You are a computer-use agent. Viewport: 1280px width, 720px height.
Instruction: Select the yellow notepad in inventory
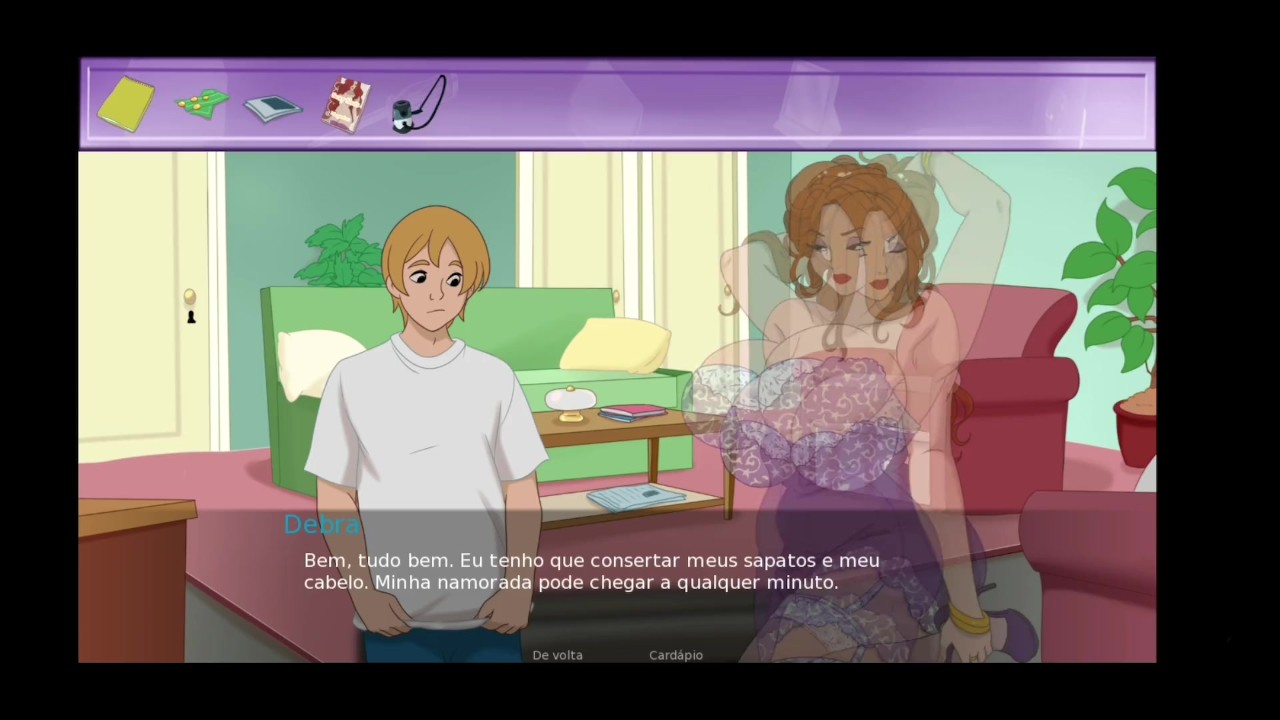tap(126, 104)
